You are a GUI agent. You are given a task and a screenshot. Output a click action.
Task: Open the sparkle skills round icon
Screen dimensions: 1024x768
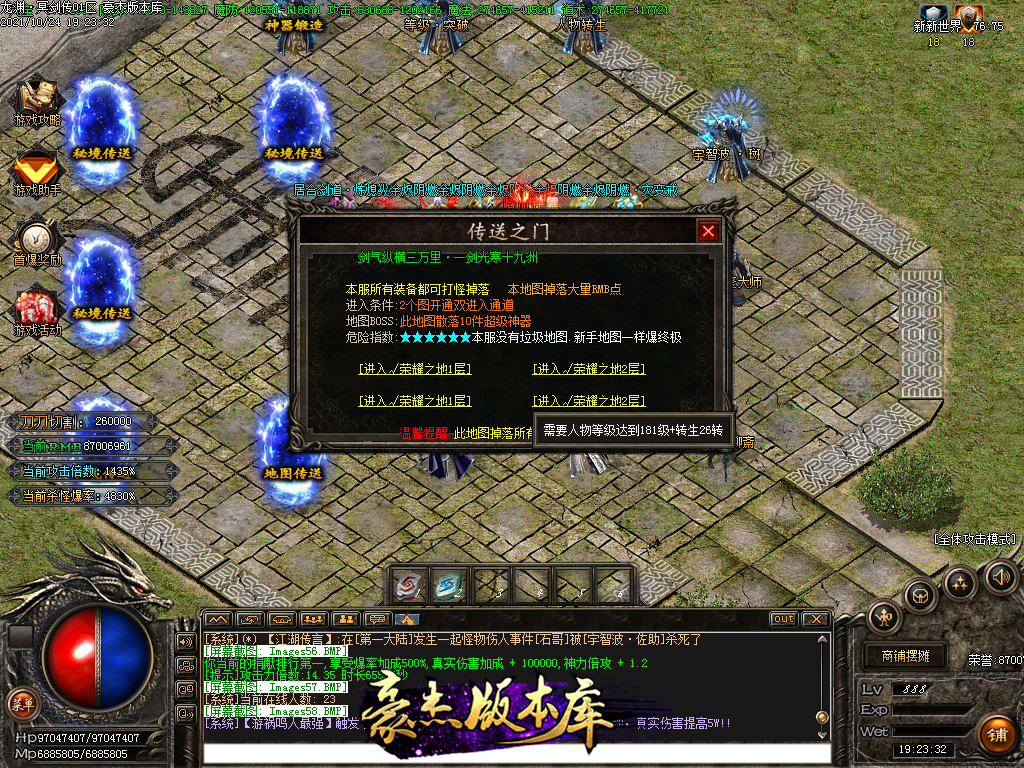(960, 583)
